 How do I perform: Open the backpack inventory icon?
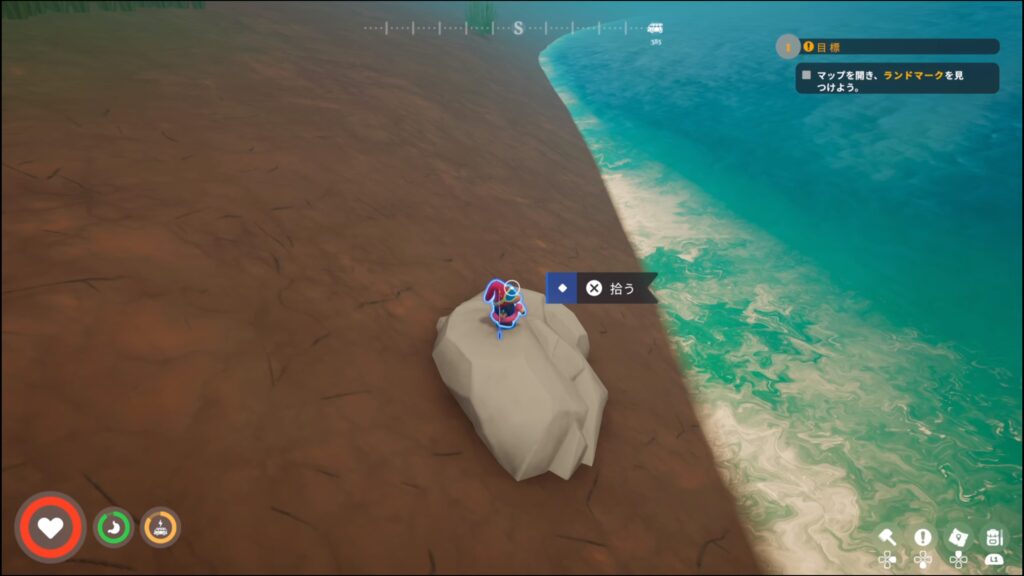click(993, 537)
